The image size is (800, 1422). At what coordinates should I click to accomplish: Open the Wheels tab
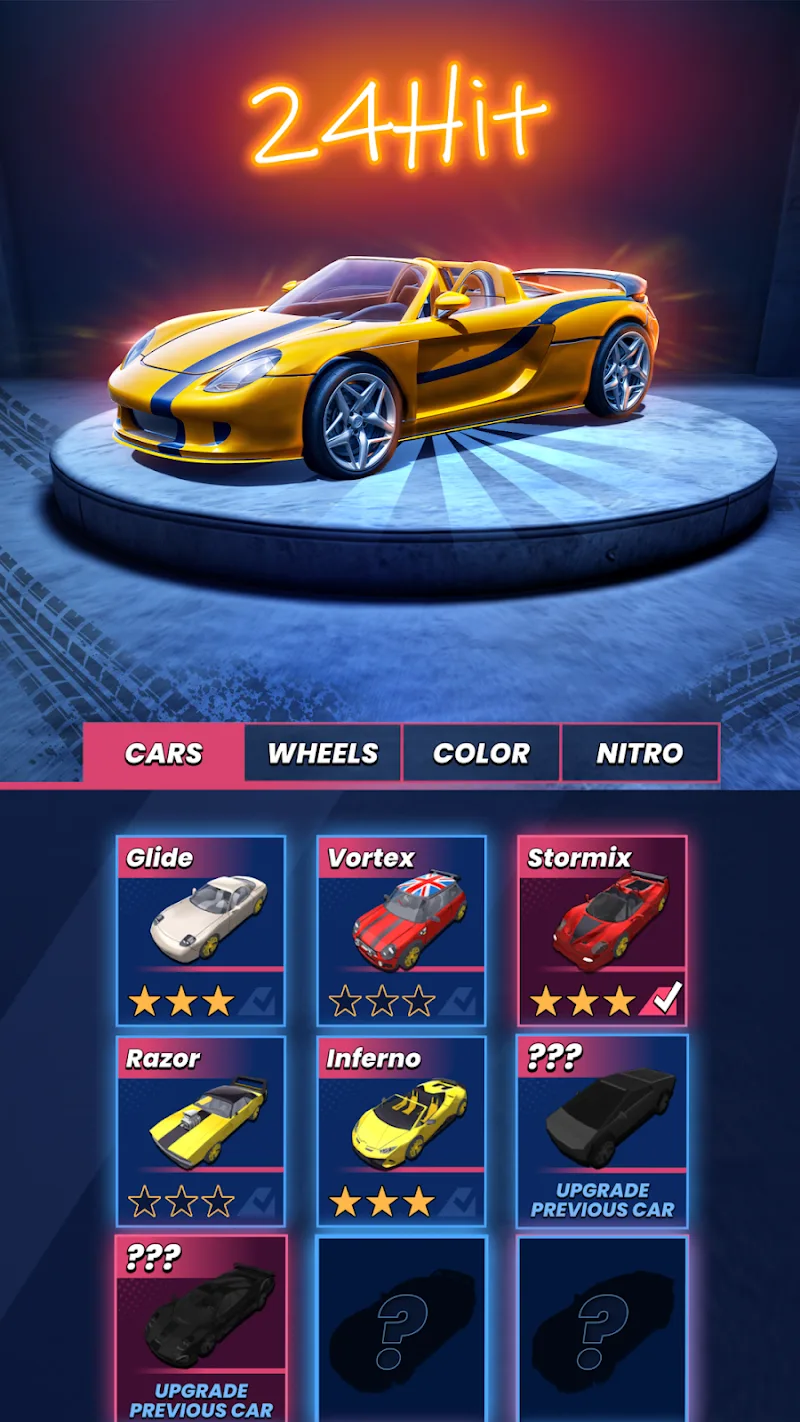coord(322,753)
